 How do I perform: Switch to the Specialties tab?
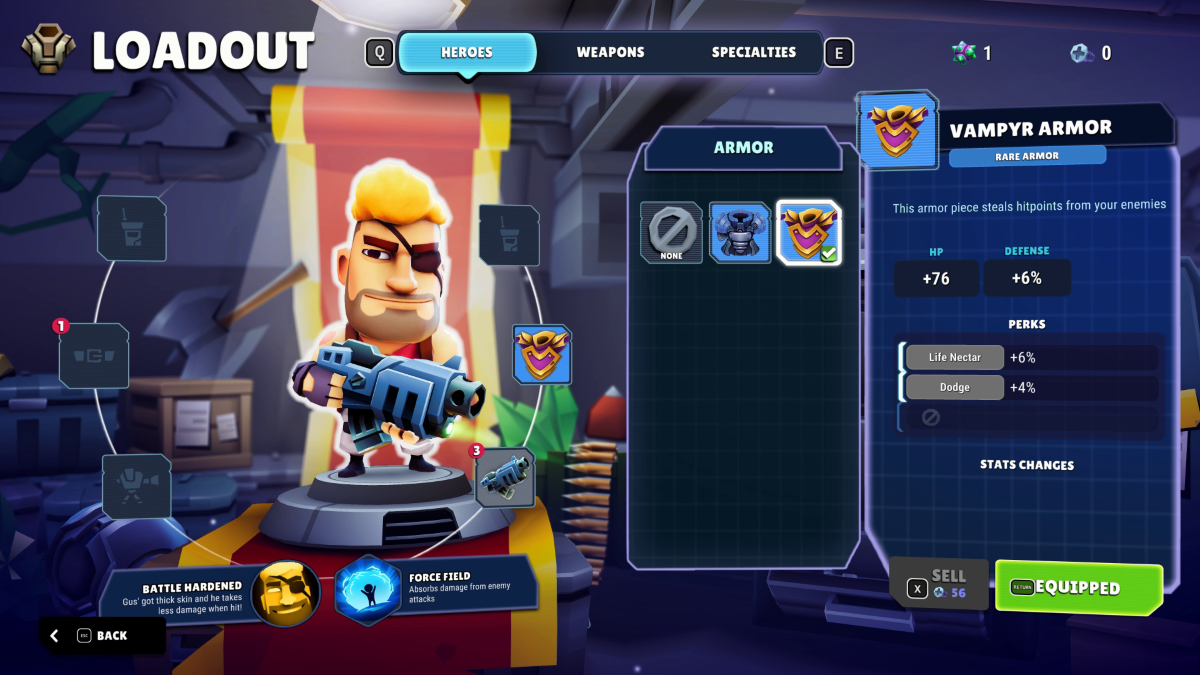click(x=754, y=53)
